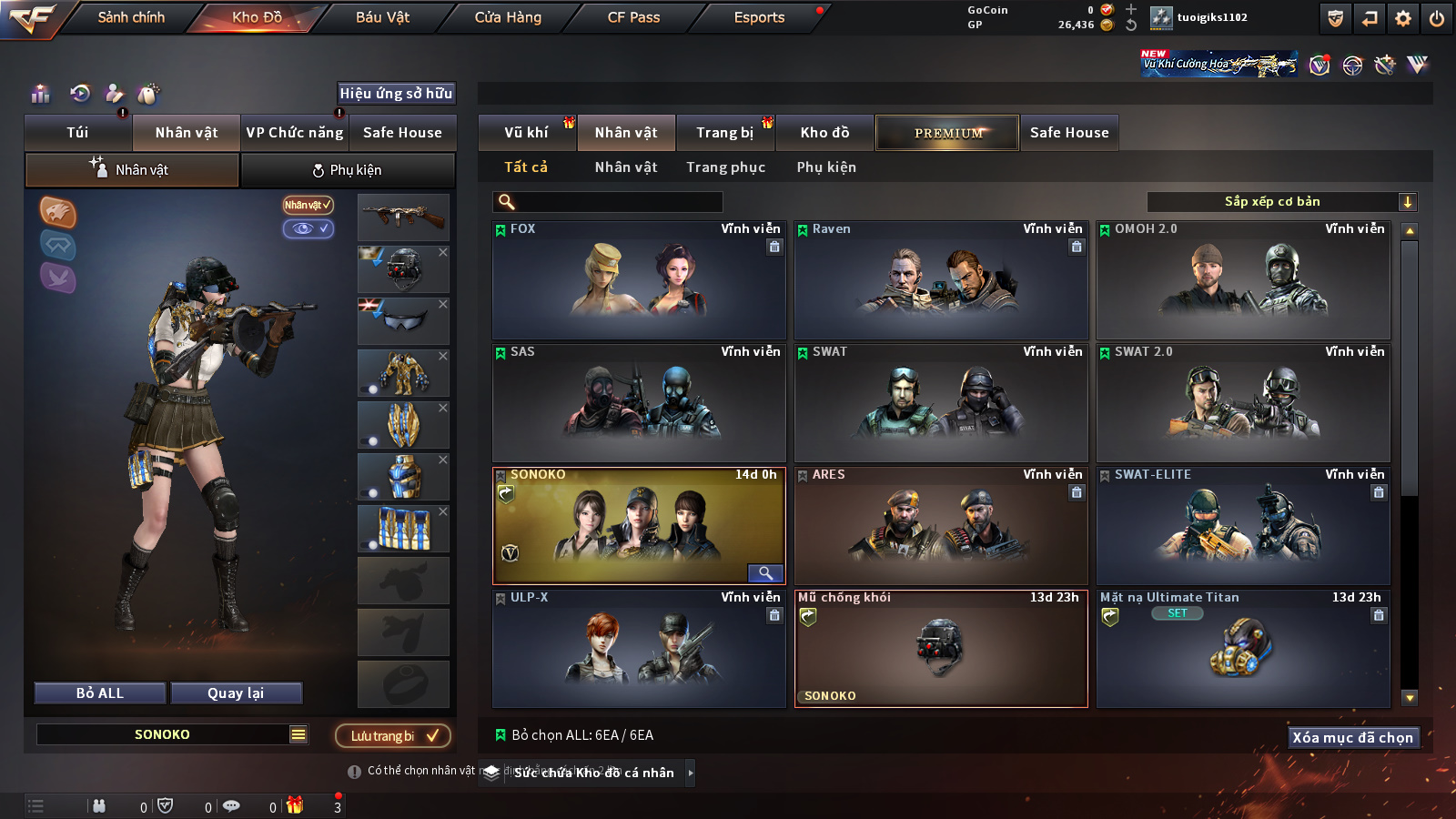Click Xóa mục đã chọn button

tap(1352, 737)
